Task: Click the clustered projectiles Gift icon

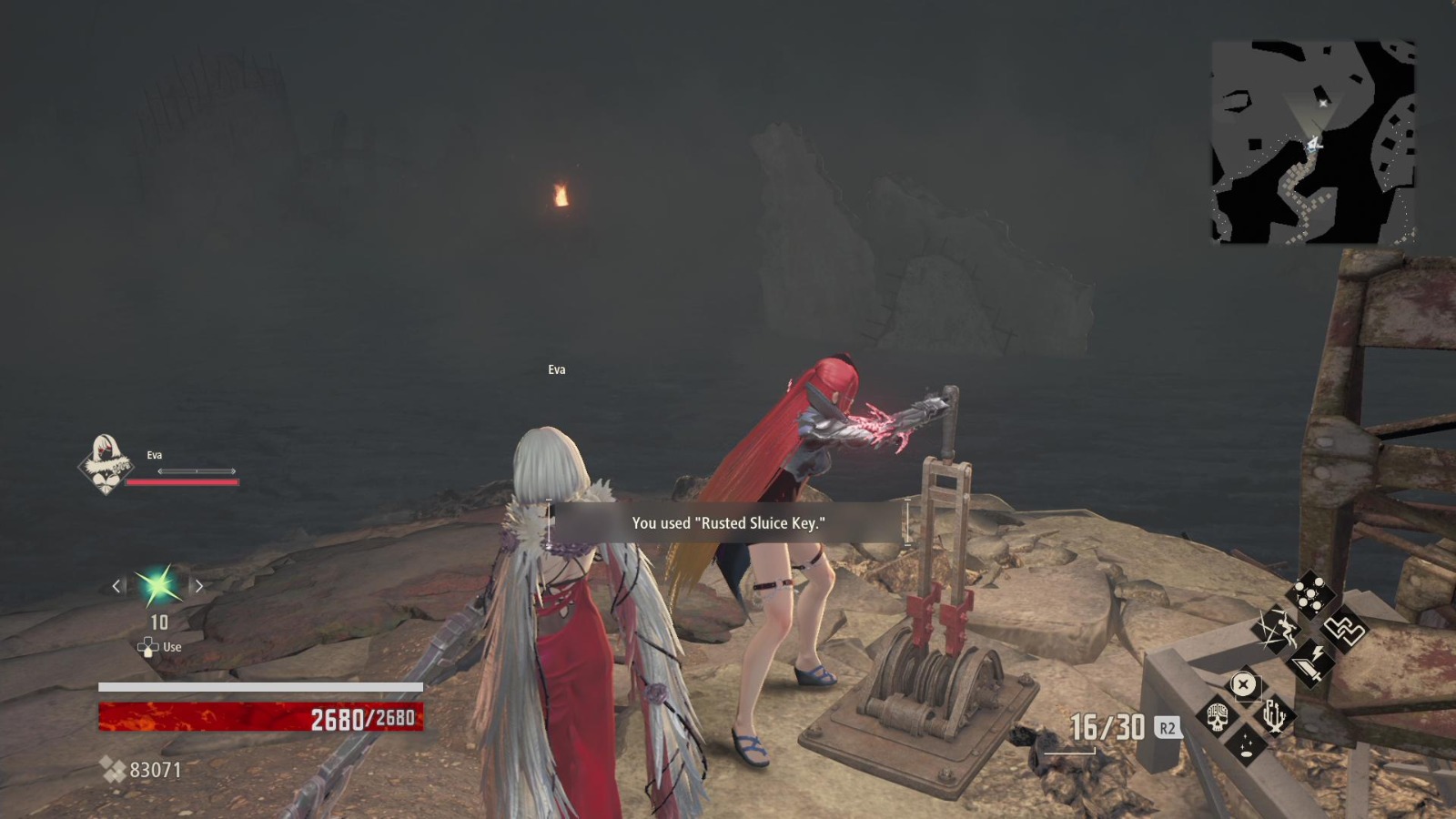Action: pos(1313,592)
